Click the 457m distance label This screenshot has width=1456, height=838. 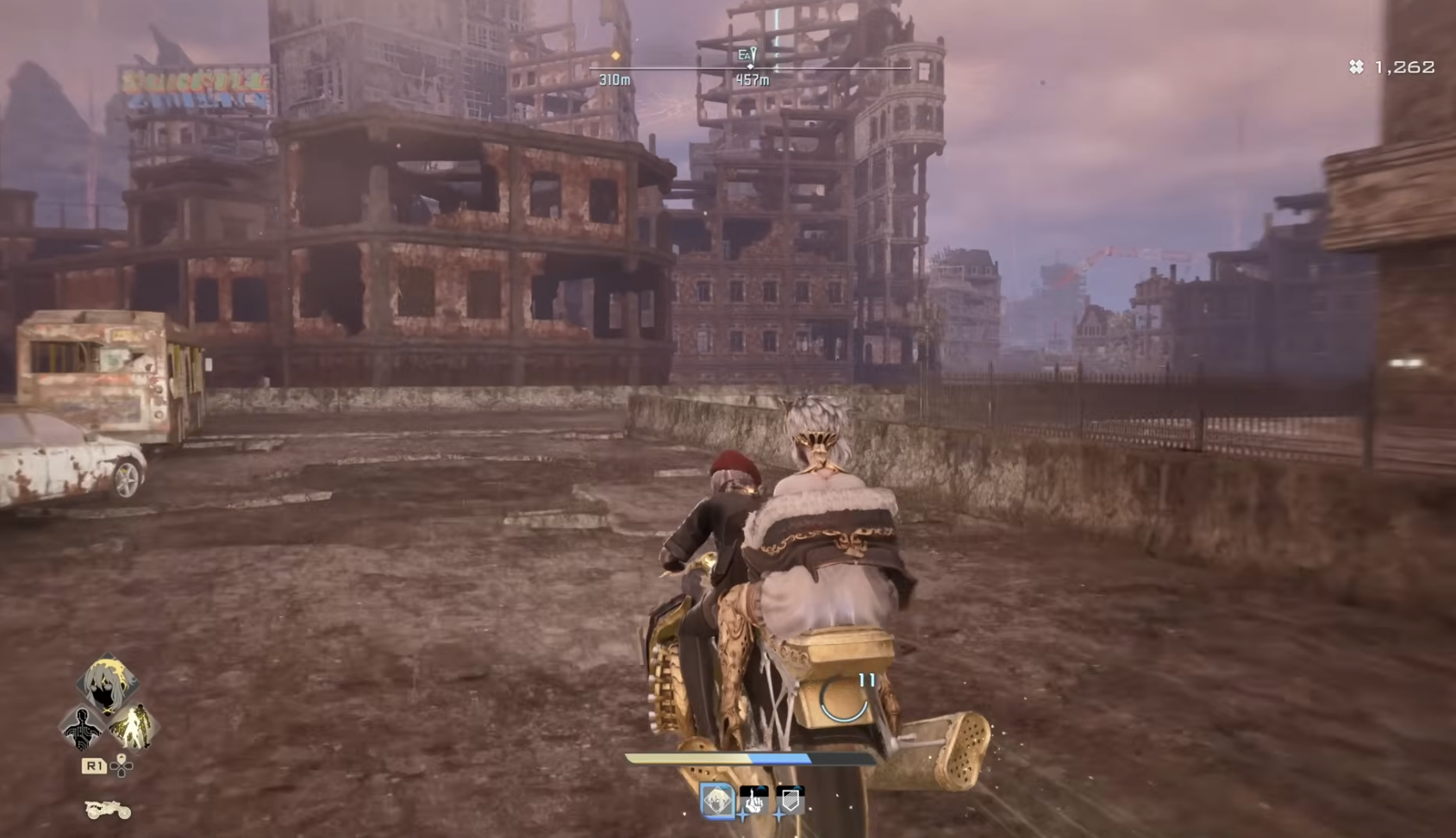tap(752, 80)
